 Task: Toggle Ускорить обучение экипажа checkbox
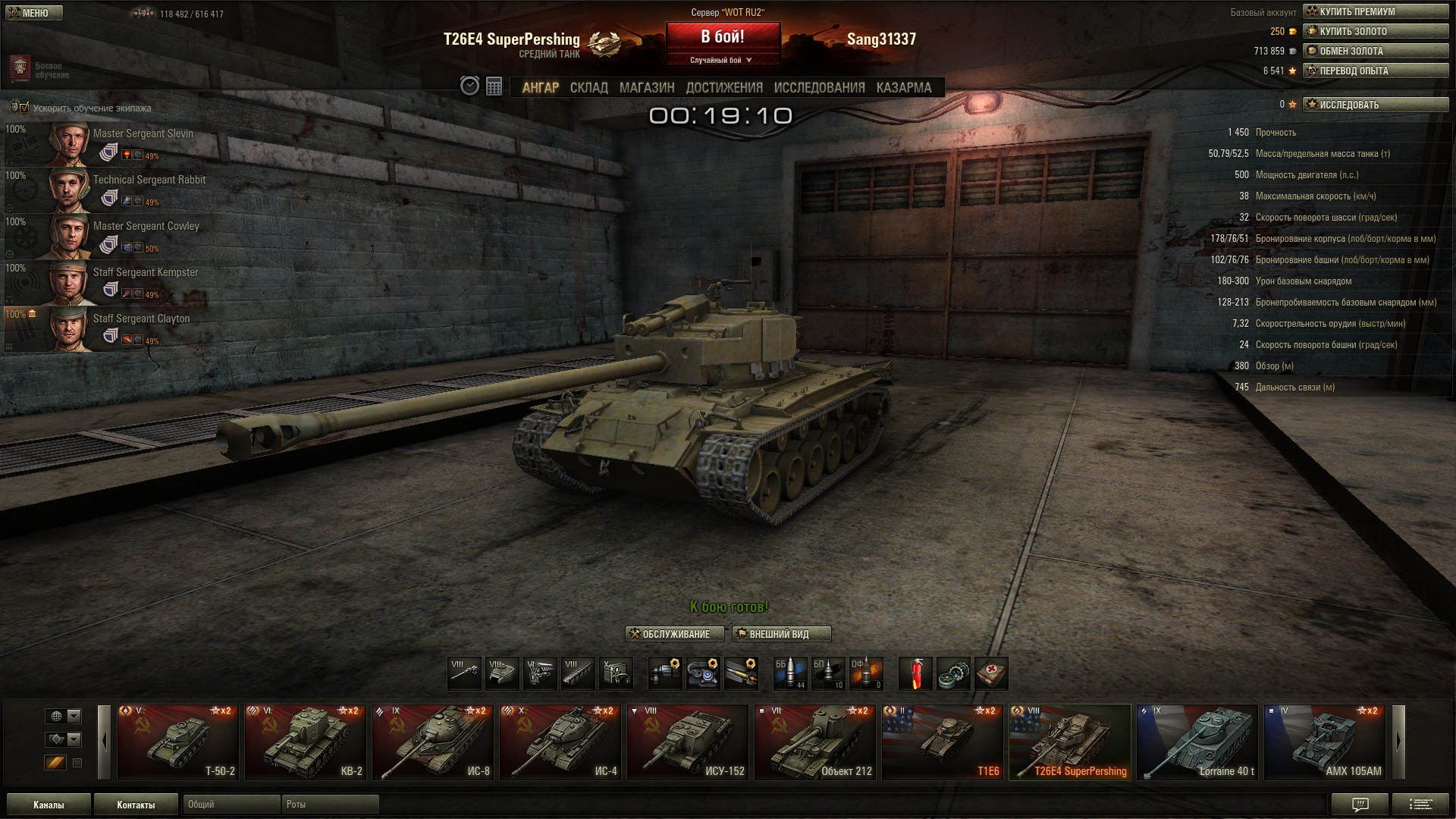click(23, 108)
